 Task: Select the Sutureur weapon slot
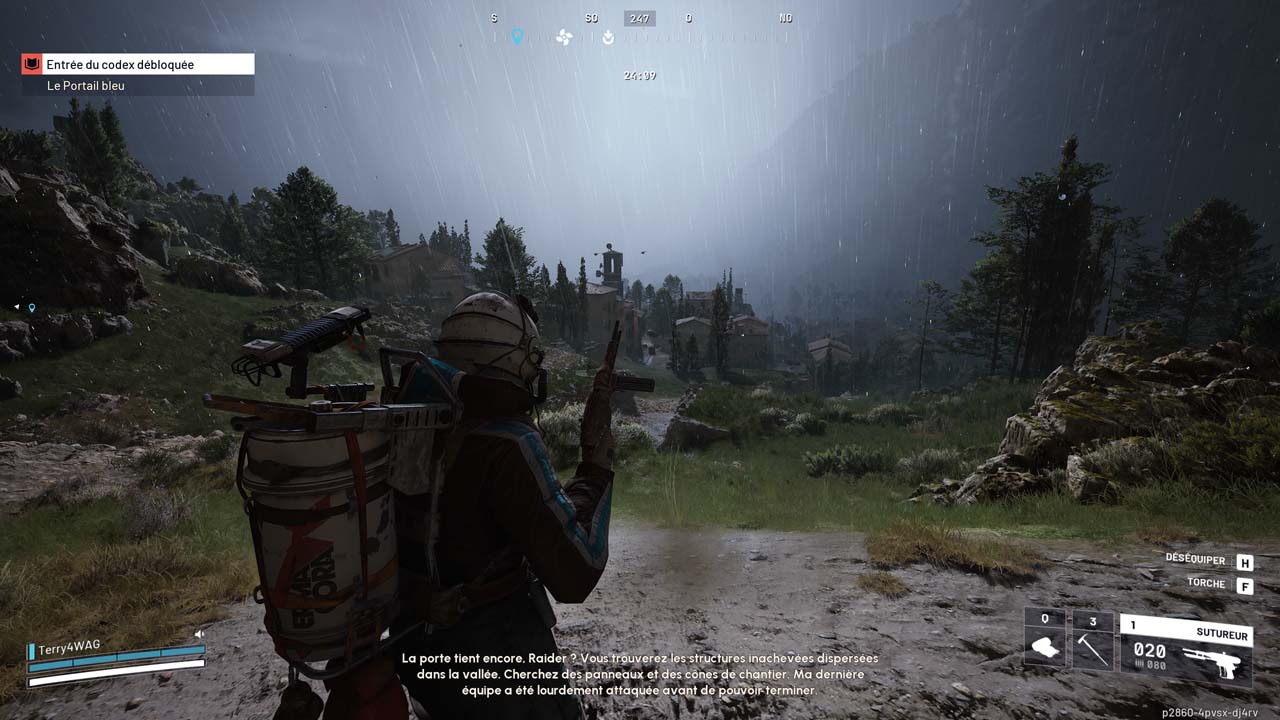coord(1185,648)
